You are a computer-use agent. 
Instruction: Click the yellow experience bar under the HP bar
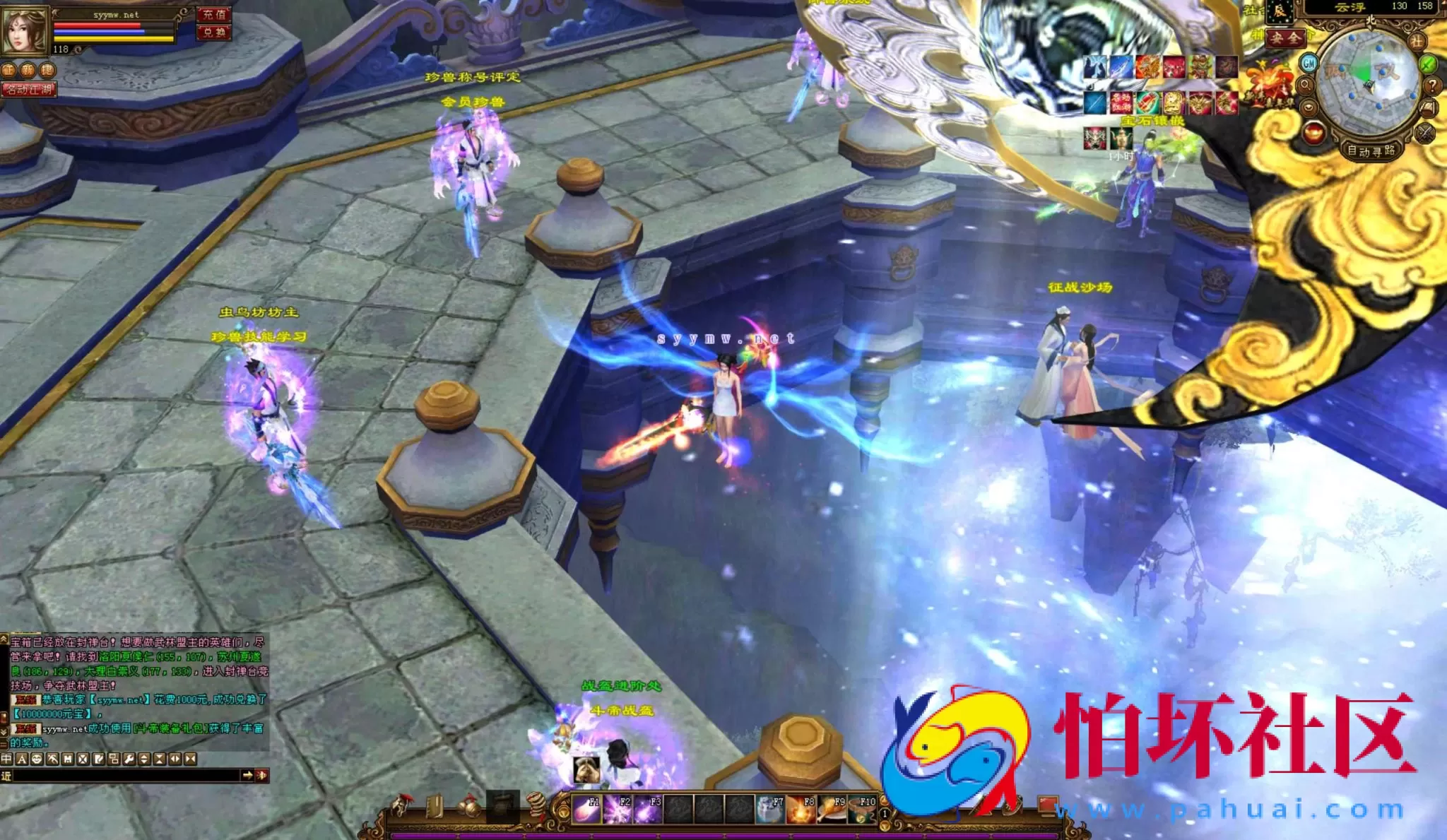pos(112,39)
